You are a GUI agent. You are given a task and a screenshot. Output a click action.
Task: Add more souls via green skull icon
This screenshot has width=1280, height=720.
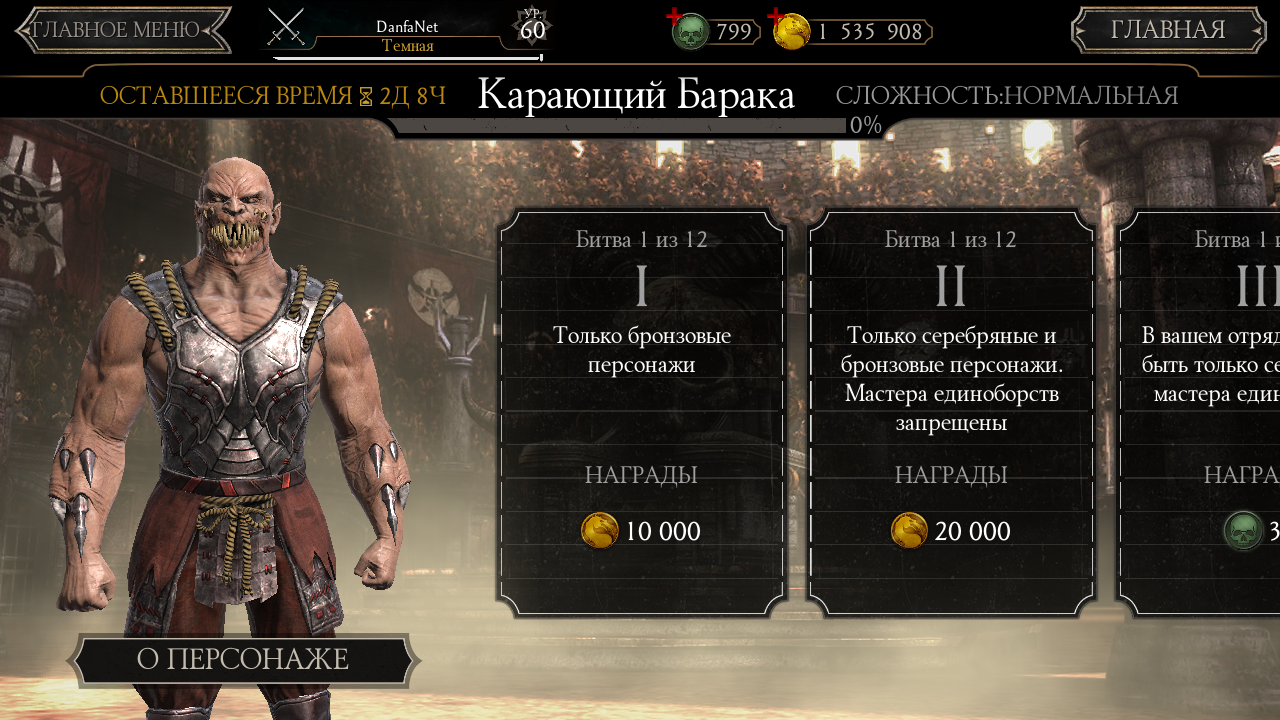click(x=688, y=31)
